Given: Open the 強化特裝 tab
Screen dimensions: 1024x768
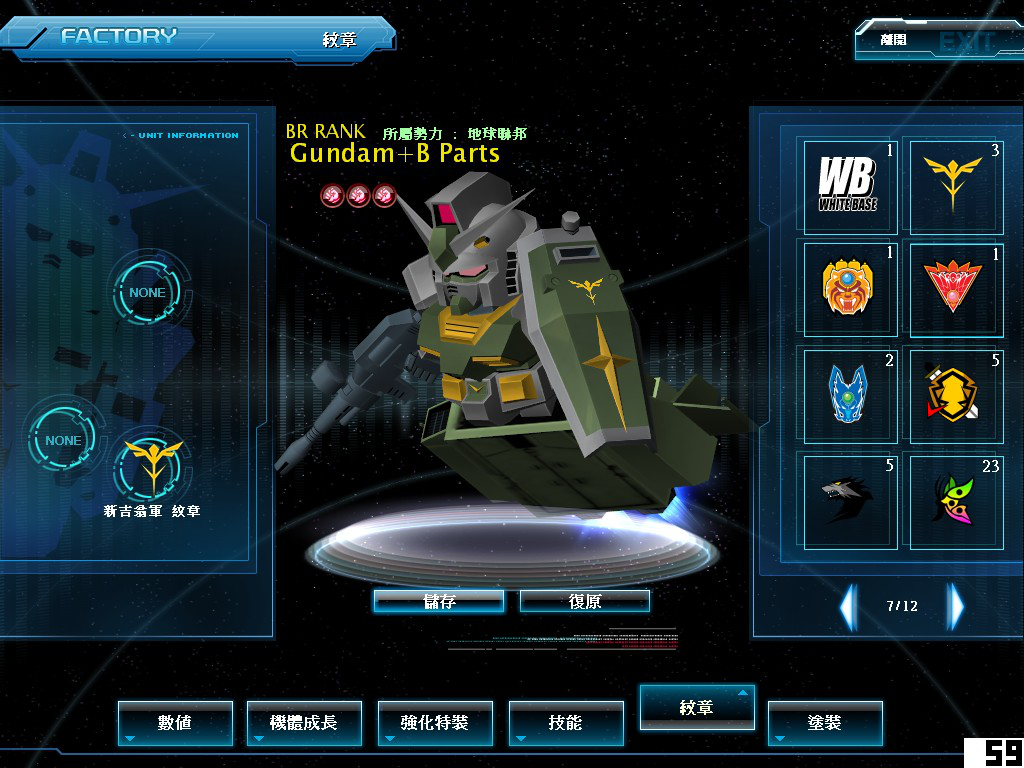Looking at the screenshot, I should (435, 722).
